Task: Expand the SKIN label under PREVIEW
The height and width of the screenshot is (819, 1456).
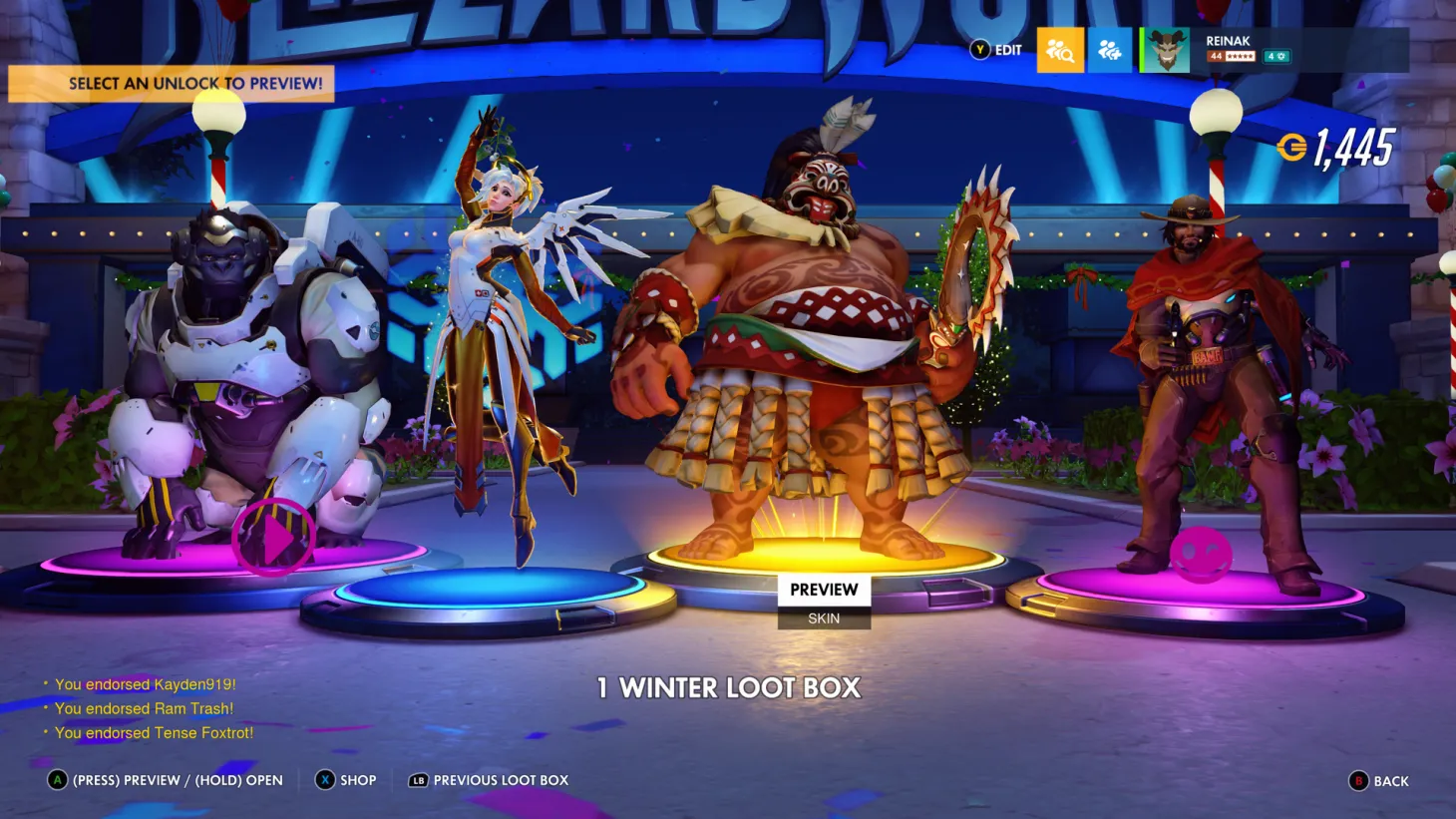Action: [824, 617]
